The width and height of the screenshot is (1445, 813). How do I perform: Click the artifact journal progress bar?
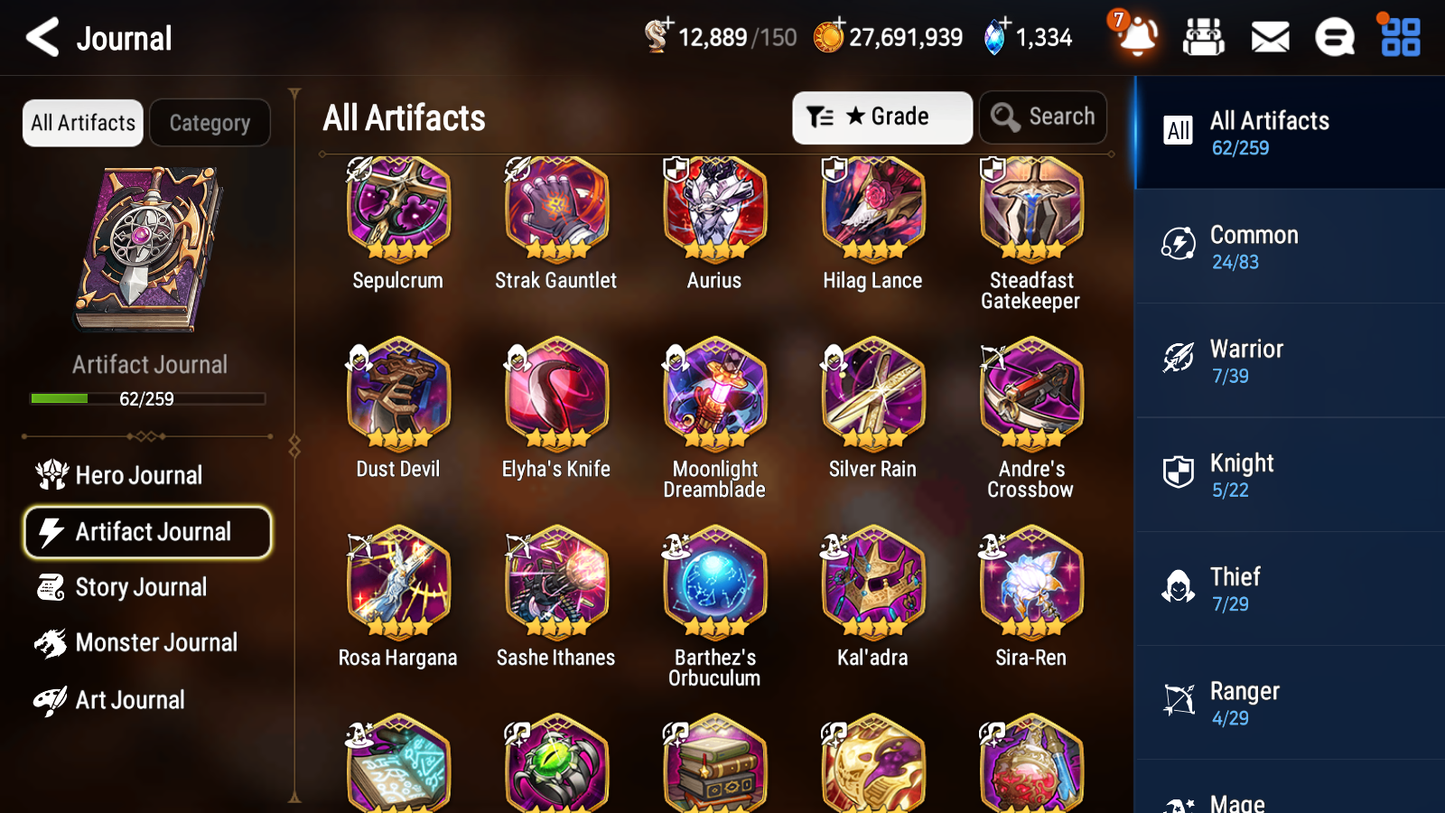[149, 398]
